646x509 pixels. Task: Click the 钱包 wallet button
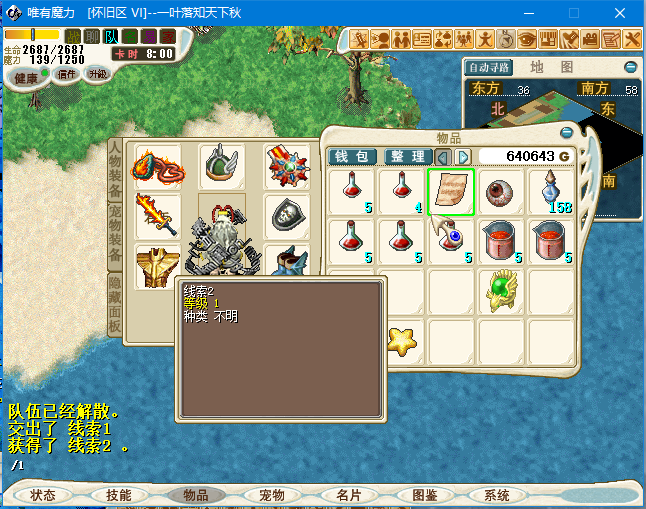tap(352, 157)
